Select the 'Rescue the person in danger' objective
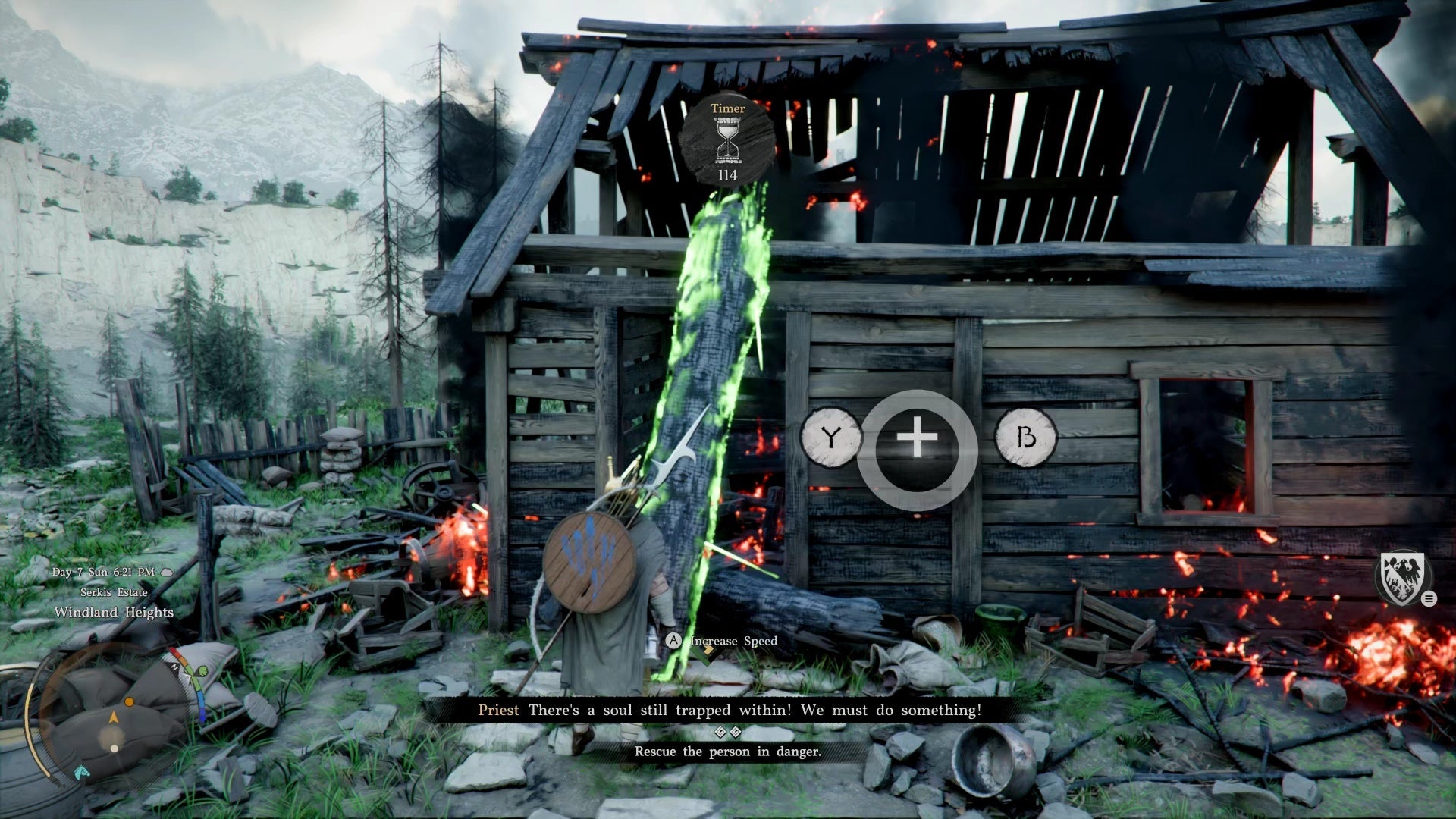1456x819 pixels. coord(727,752)
